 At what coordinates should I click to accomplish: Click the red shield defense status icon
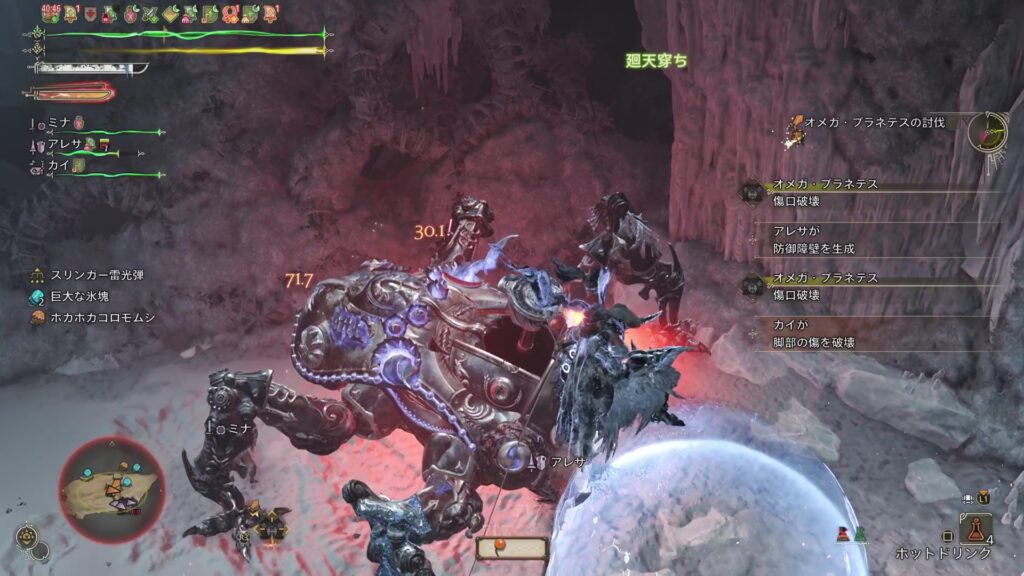coord(91,14)
